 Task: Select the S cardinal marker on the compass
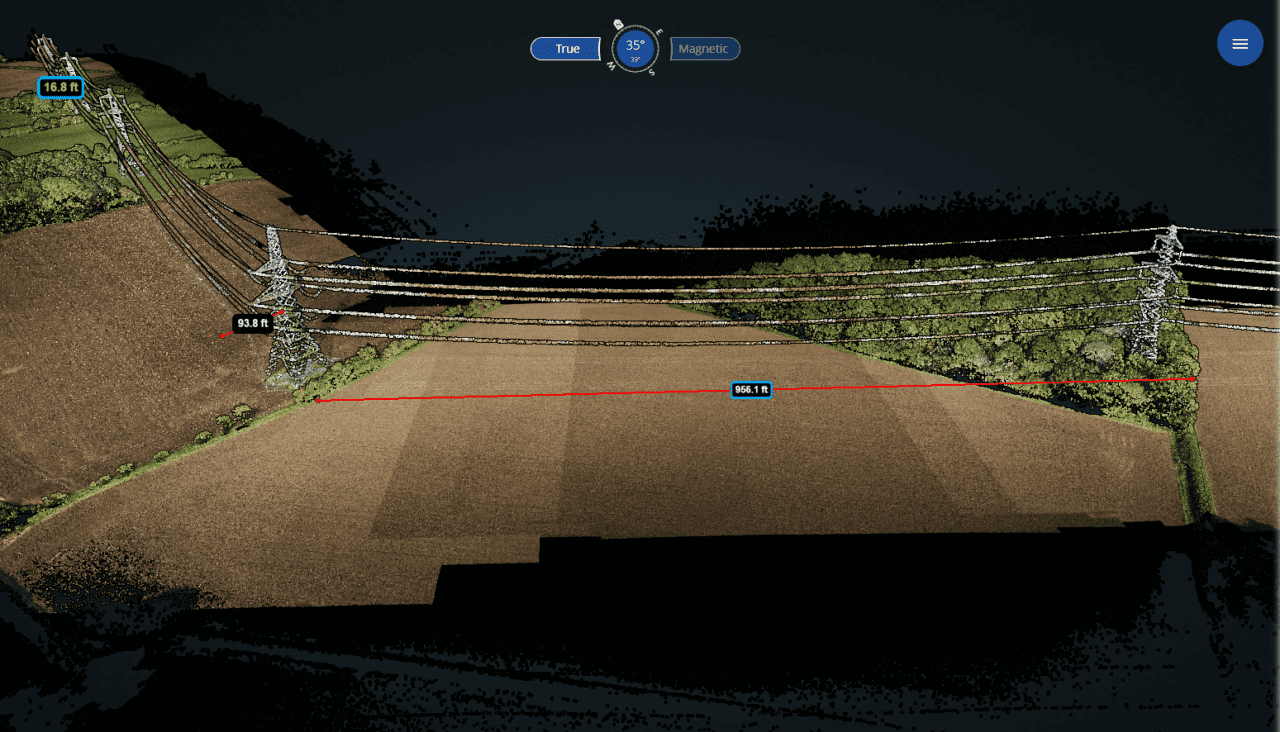click(x=652, y=71)
